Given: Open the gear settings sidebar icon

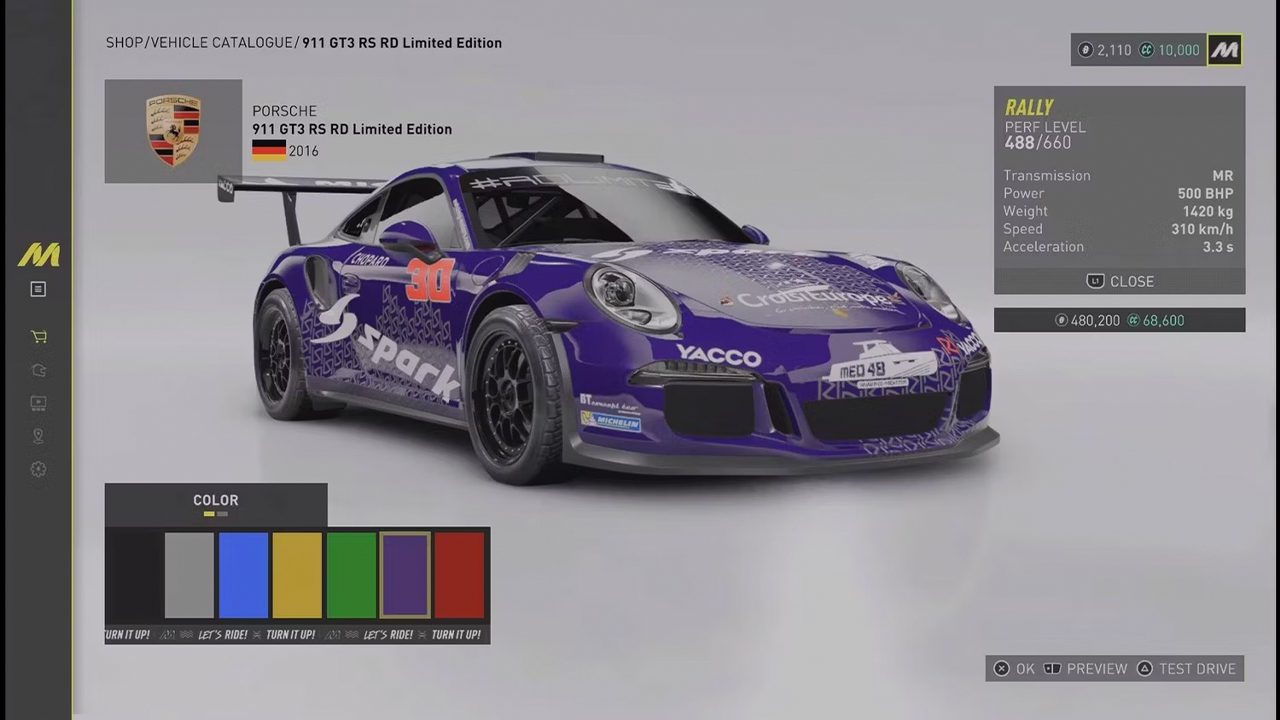Looking at the screenshot, I should 38,469.
